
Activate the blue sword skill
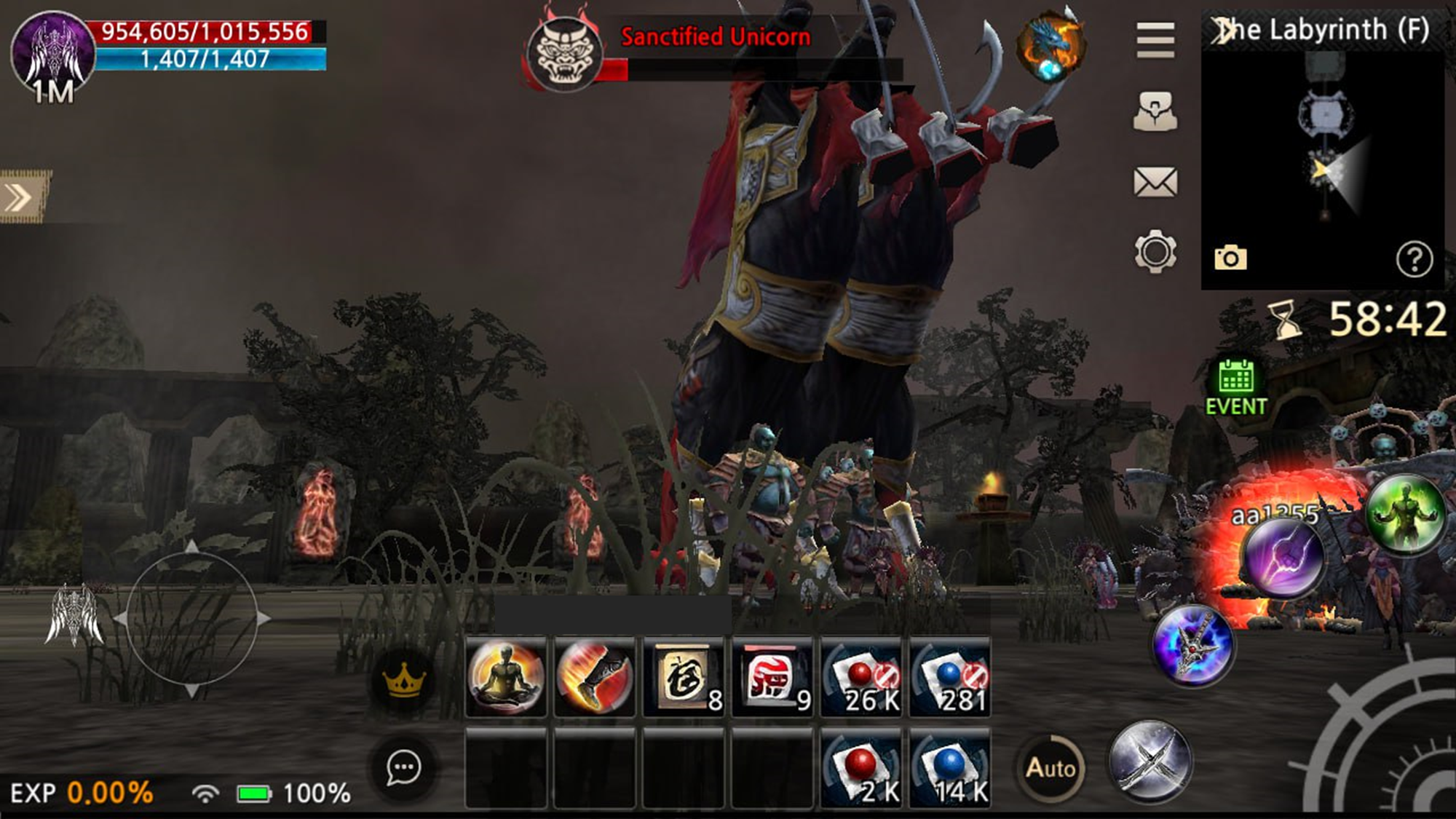pos(1193,645)
